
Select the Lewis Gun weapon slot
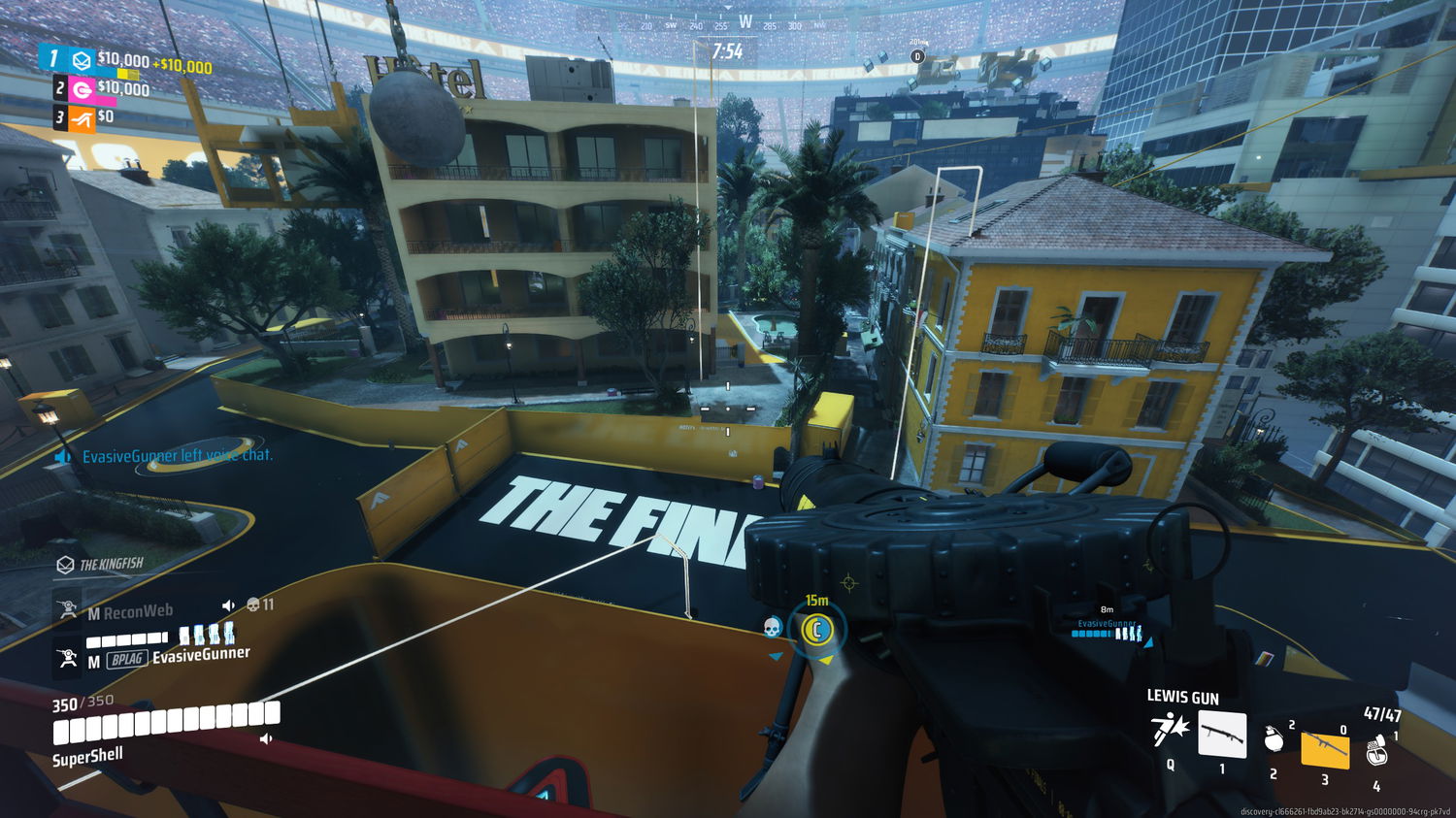[1222, 735]
